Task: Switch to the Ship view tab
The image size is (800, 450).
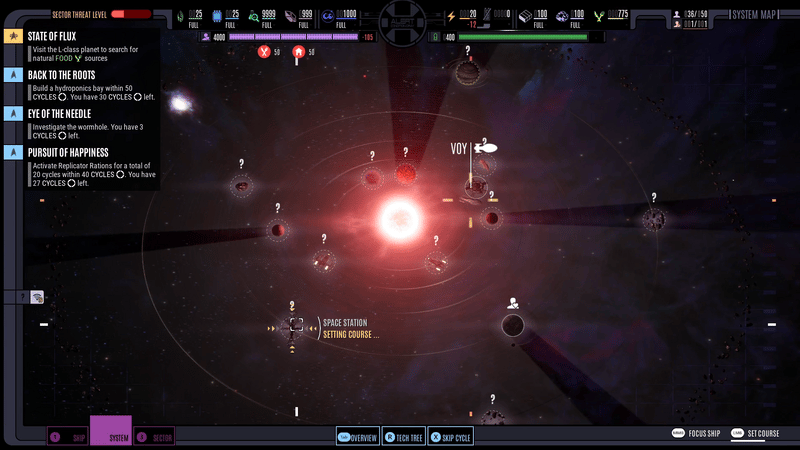Action: tap(68, 437)
